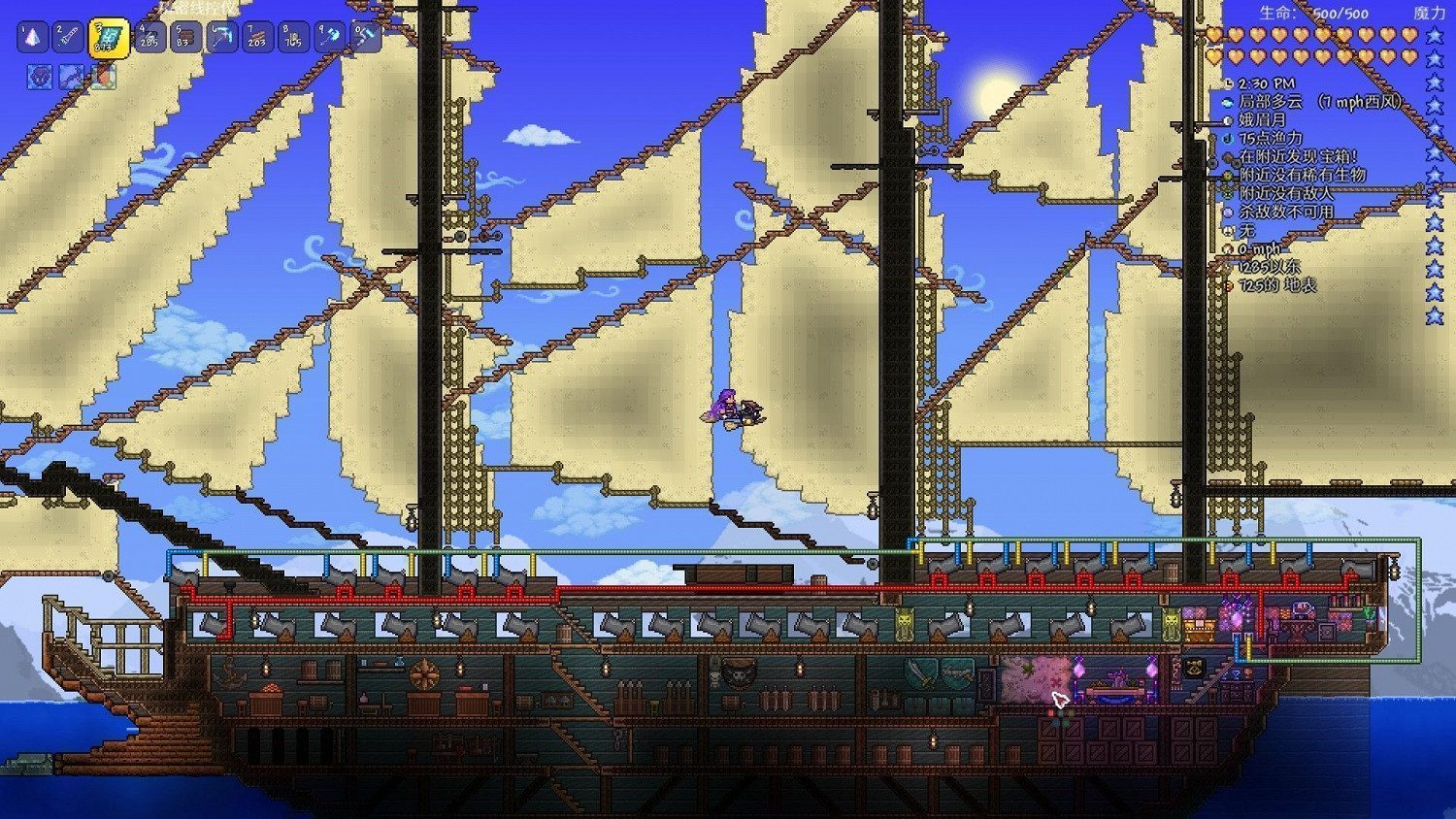Cancel the third buff below the hotbar
This screenshot has height=819, width=1456.
click(103, 76)
